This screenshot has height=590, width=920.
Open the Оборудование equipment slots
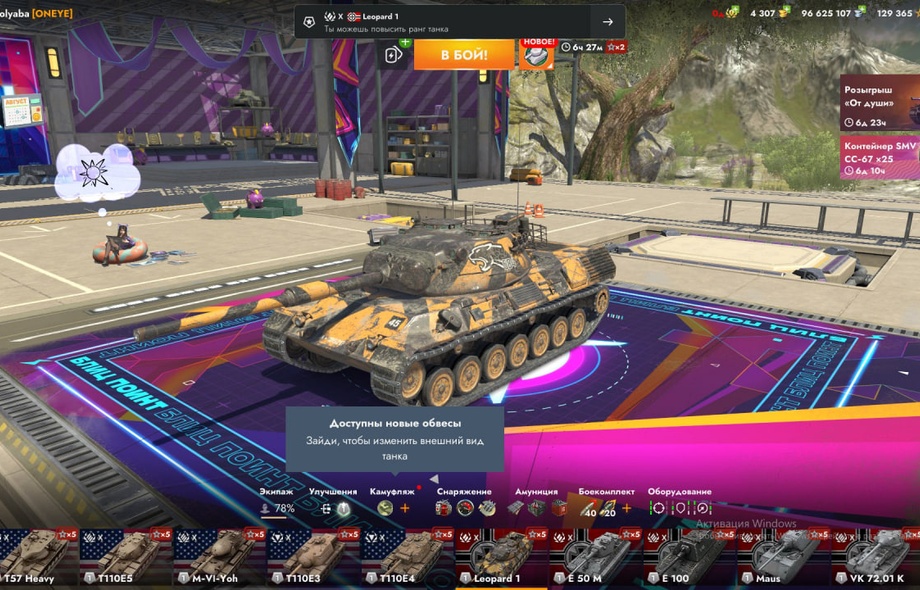pyautogui.click(x=680, y=508)
